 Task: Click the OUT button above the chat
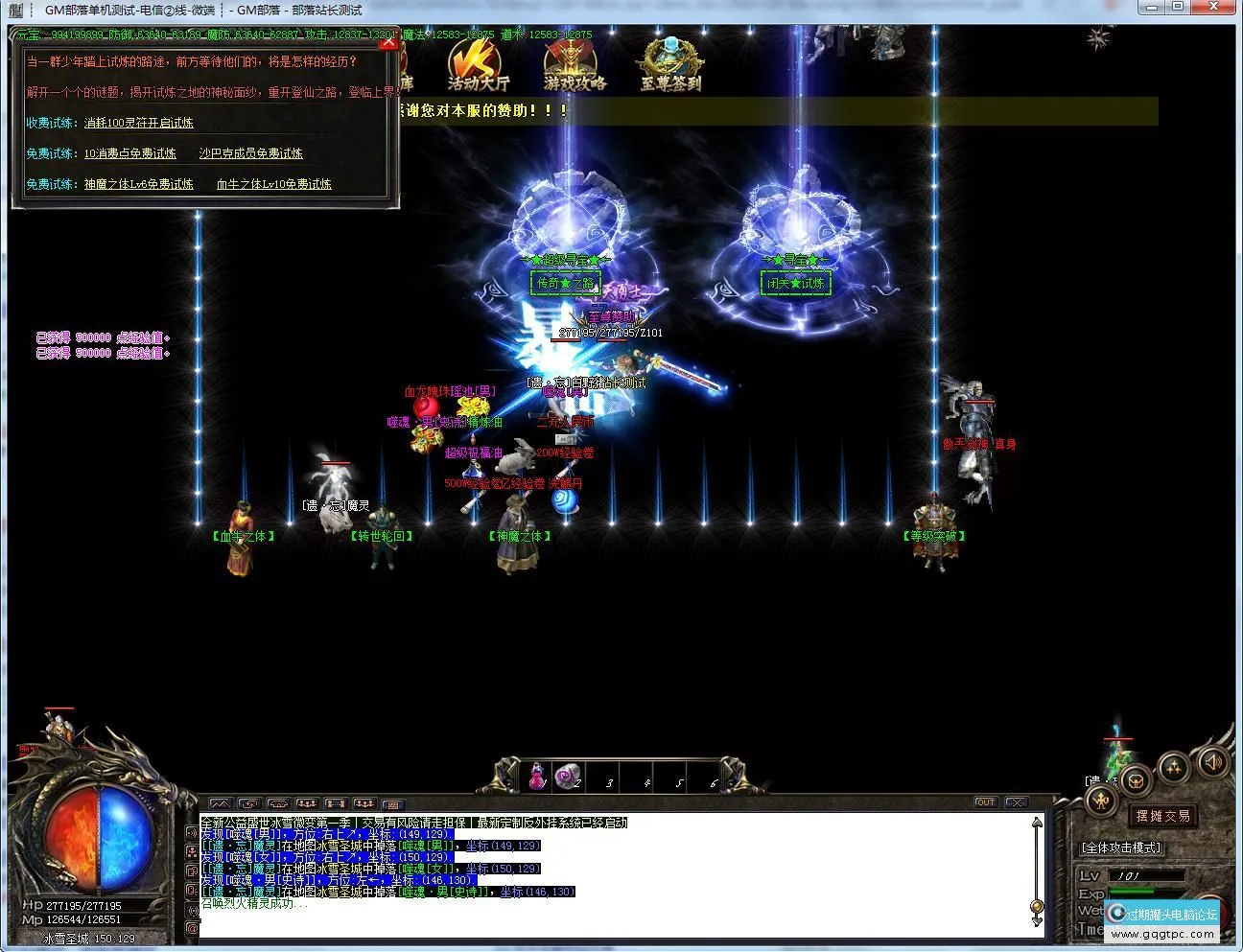pos(985,802)
